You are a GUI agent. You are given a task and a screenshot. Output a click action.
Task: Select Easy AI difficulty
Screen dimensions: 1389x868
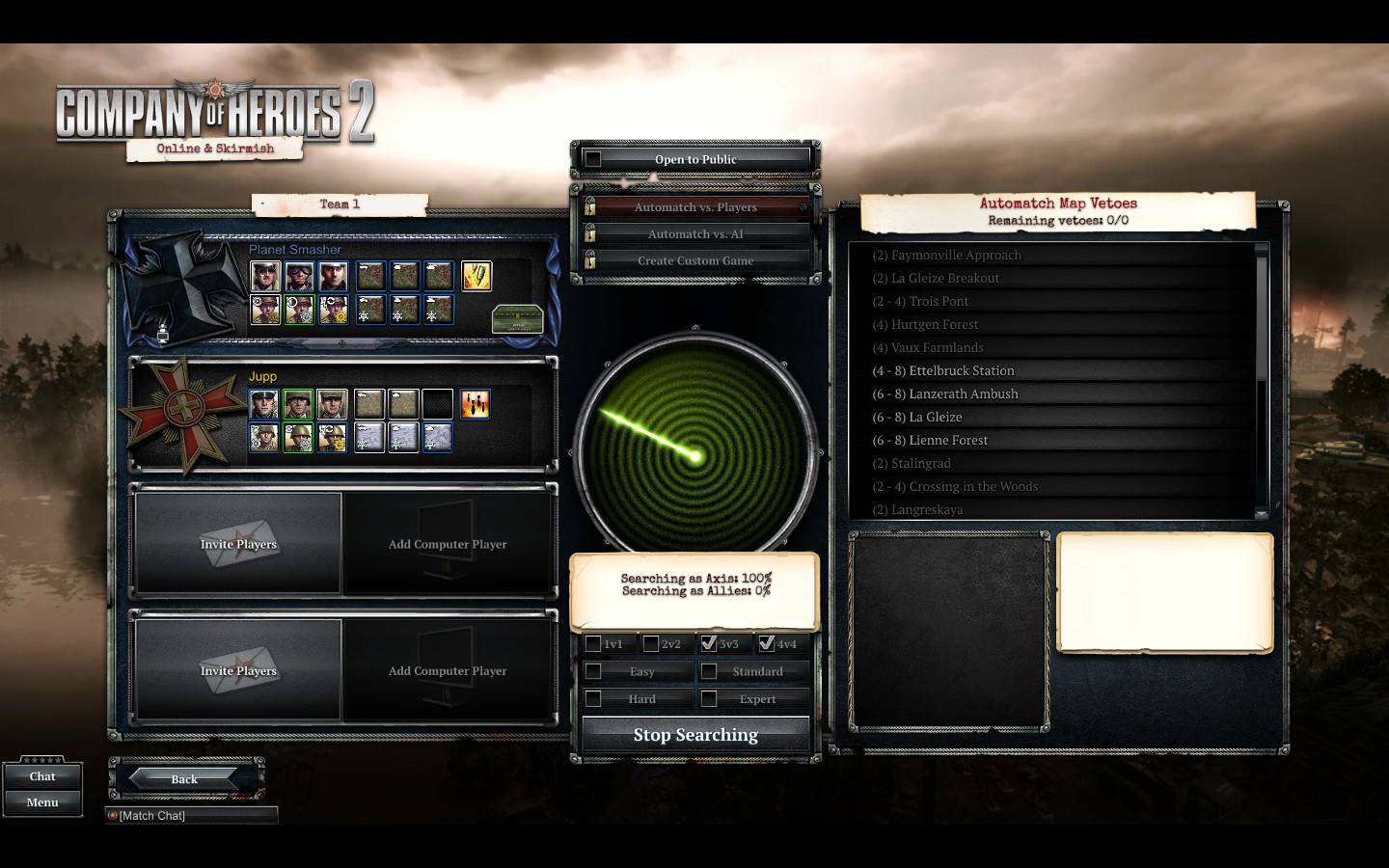click(x=593, y=671)
